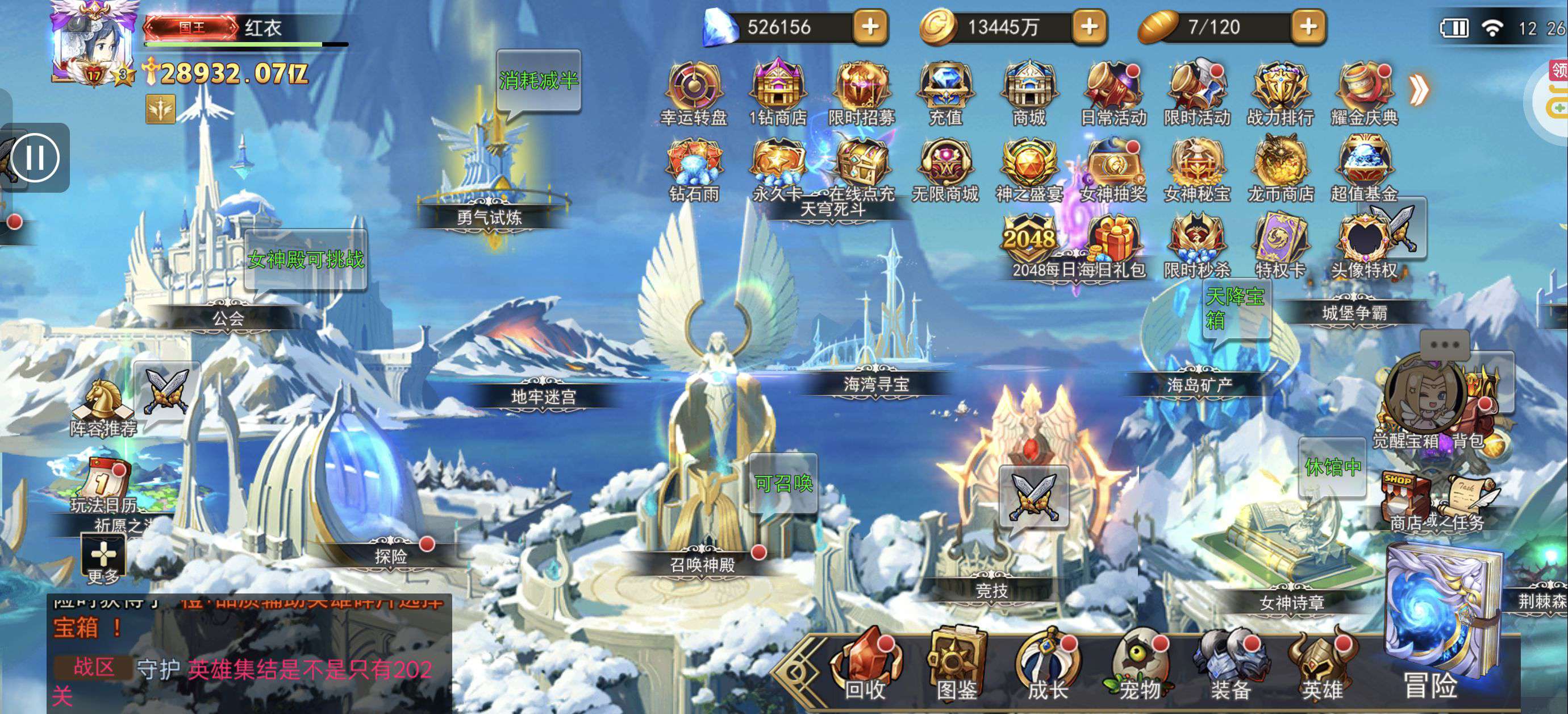This screenshot has height=714, width=1568.
Task: Open the 特权卡 privilege card
Action: tap(1281, 245)
